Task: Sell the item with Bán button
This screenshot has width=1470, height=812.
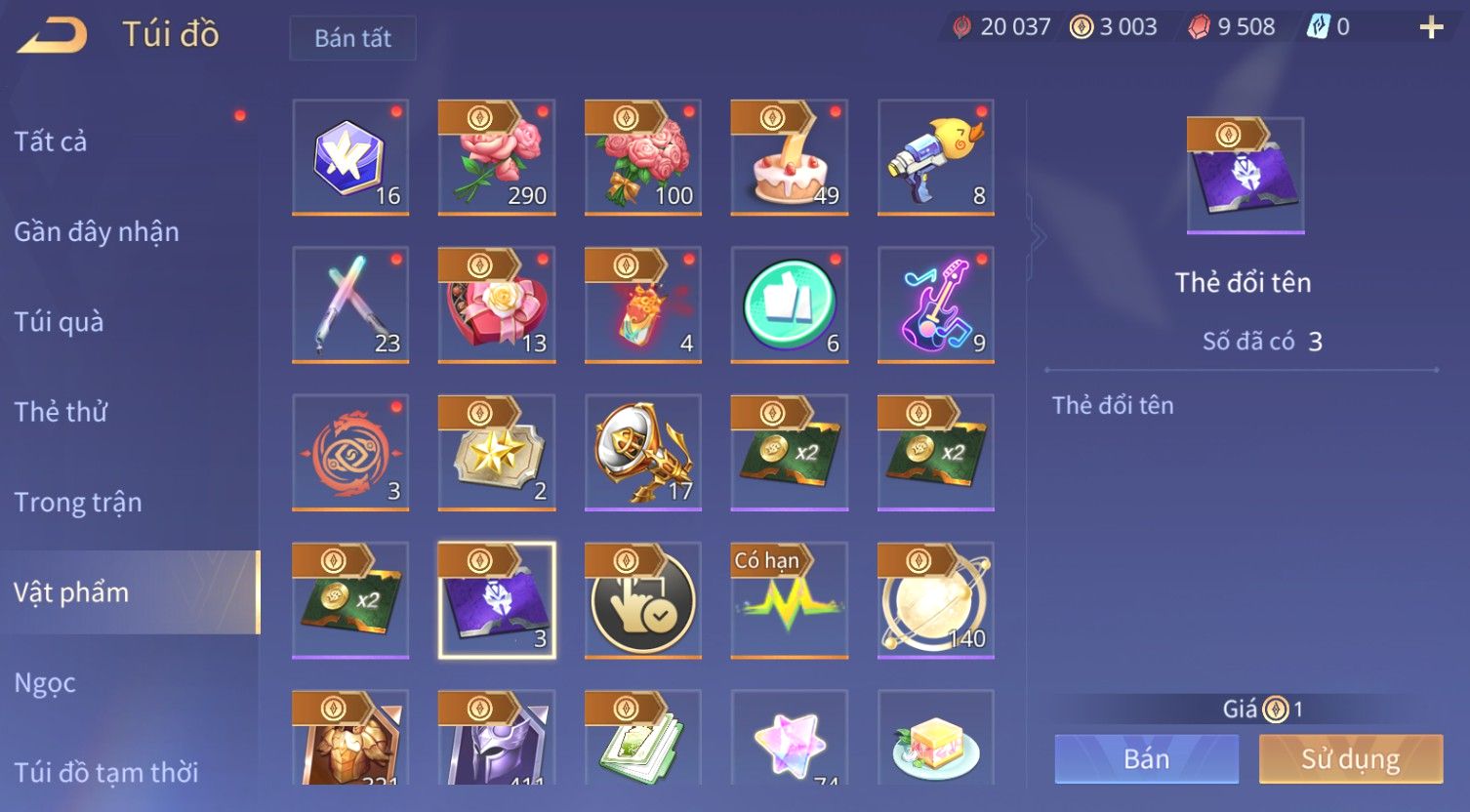Action: tap(1146, 759)
